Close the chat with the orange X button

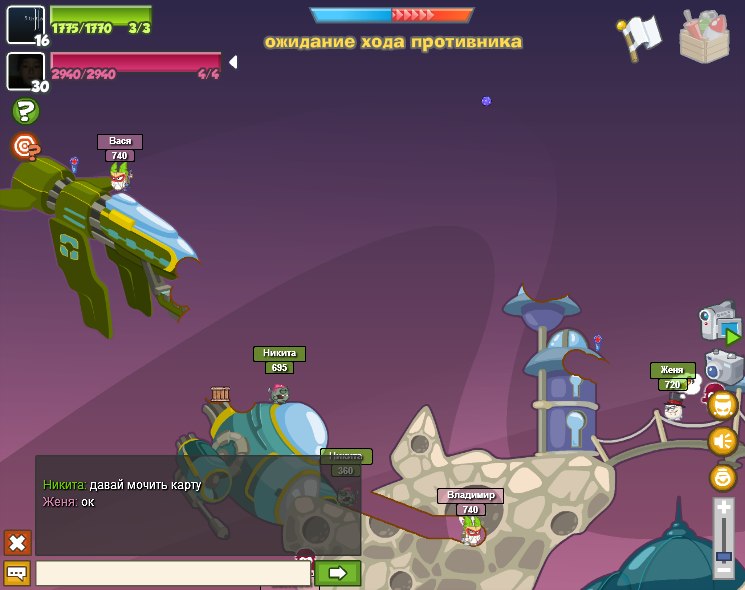(x=17, y=543)
